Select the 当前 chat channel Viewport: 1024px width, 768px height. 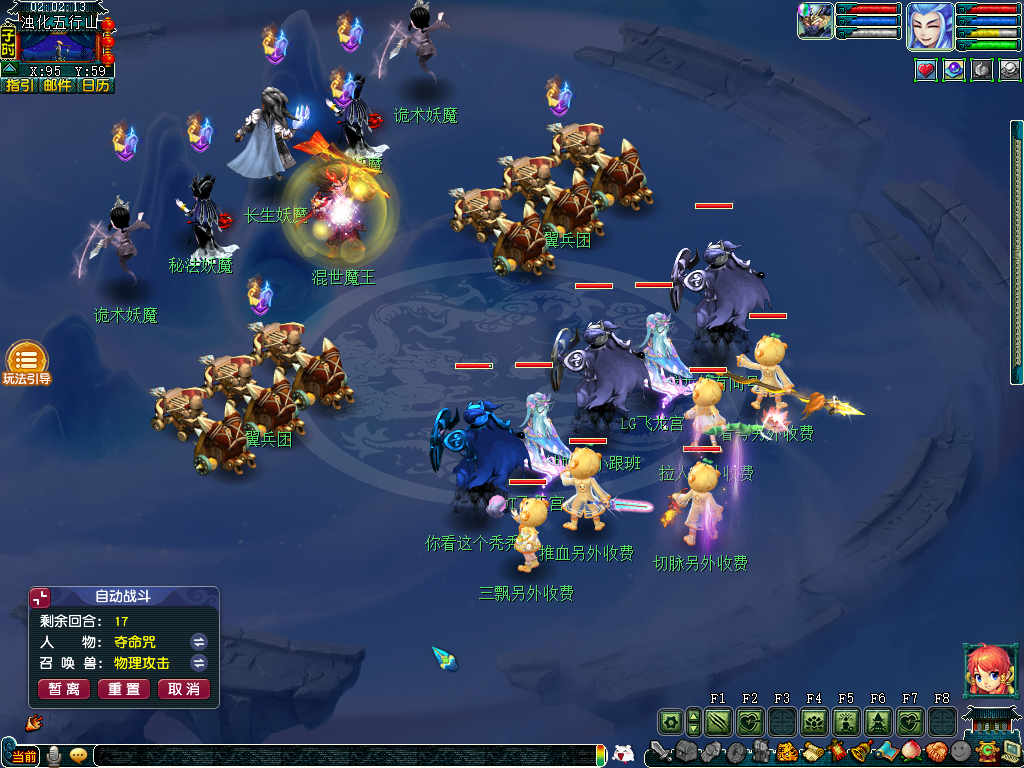(x=24, y=756)
